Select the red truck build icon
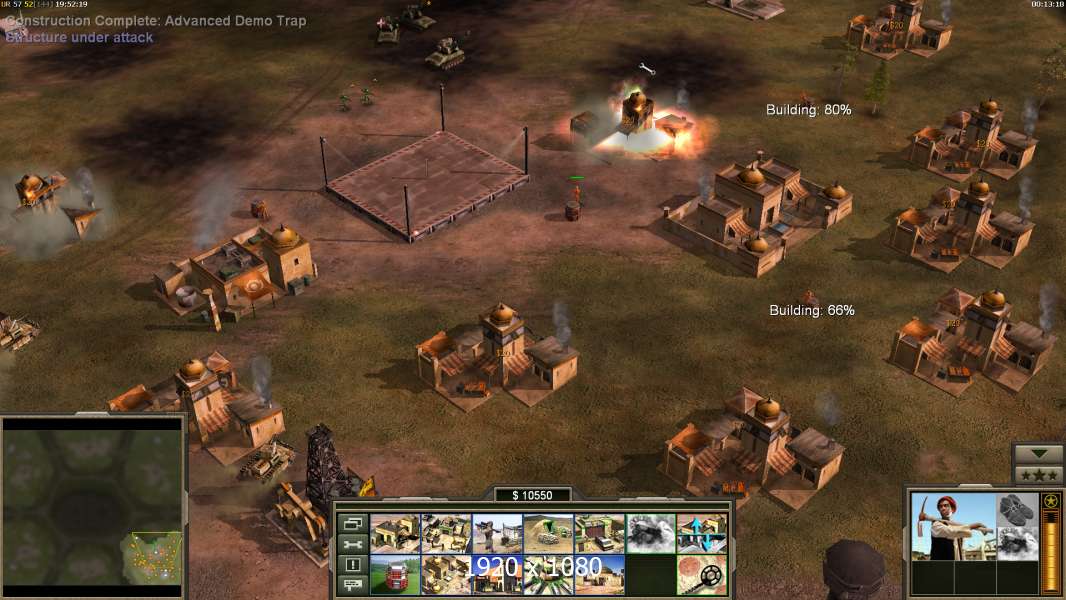 pos(395,574)
